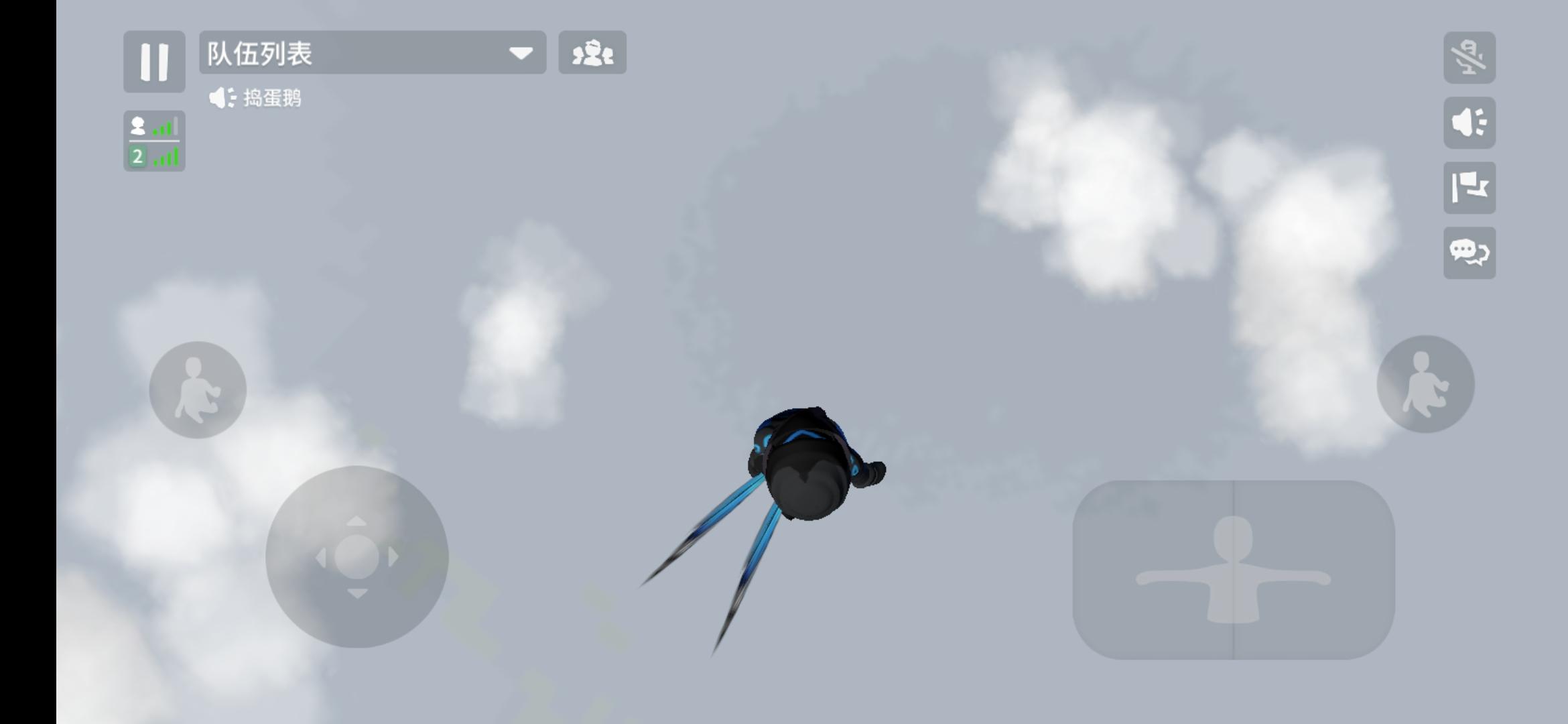Select the report flag icon

[x=1469, y=188]
